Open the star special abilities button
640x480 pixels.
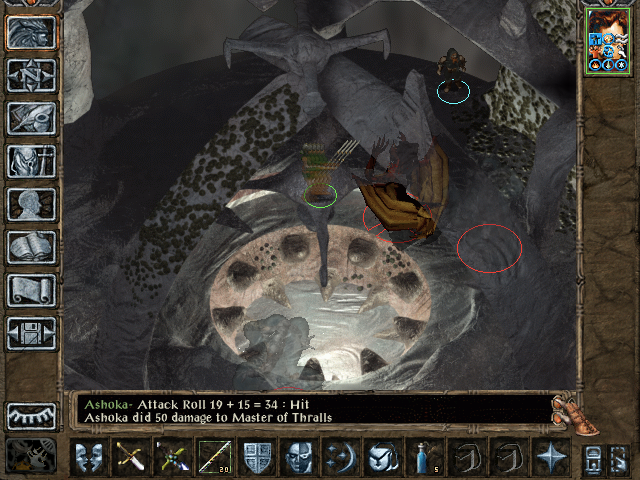550,457
